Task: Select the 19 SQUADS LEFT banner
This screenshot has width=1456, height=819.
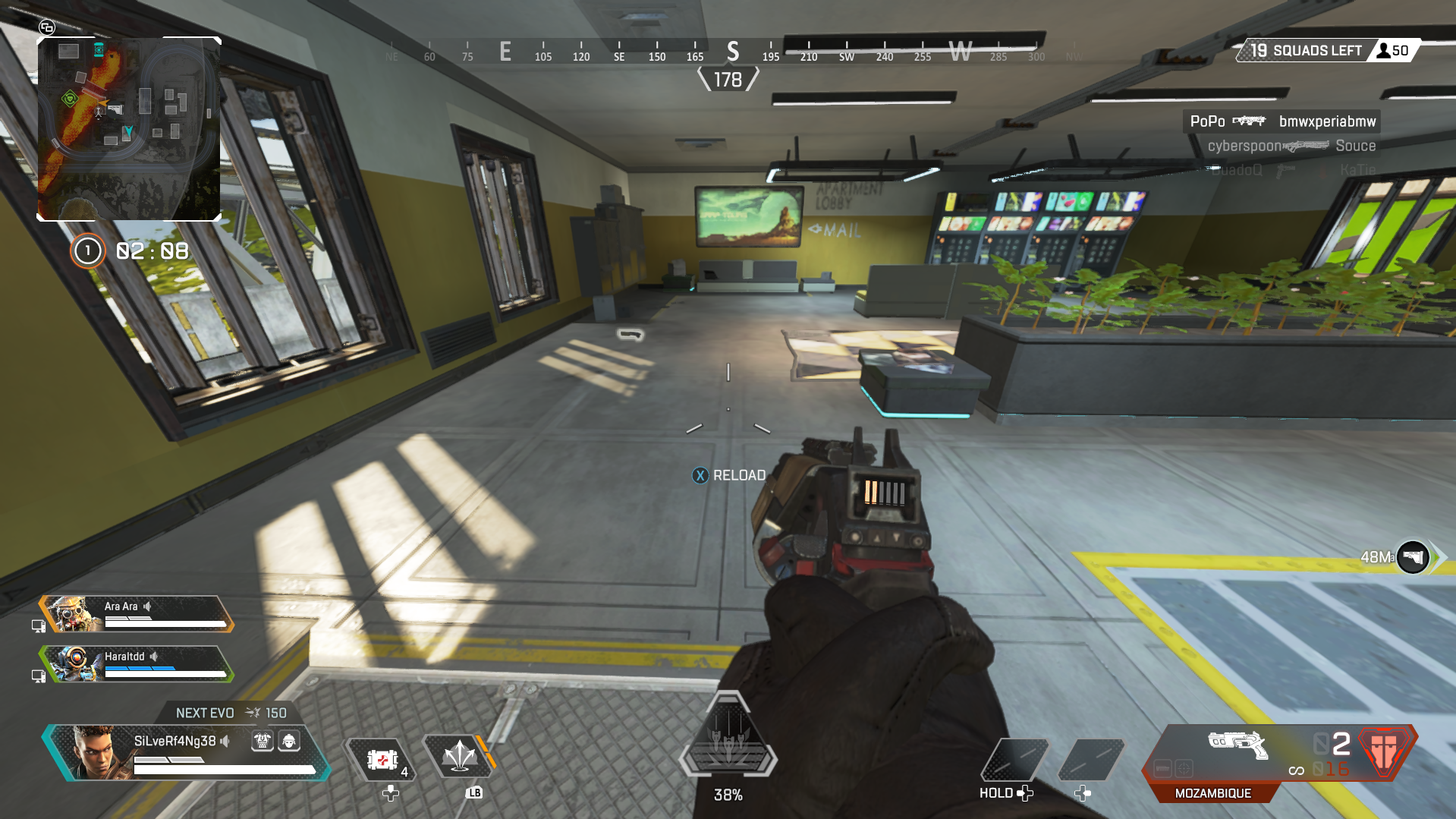Action: 1305,50
